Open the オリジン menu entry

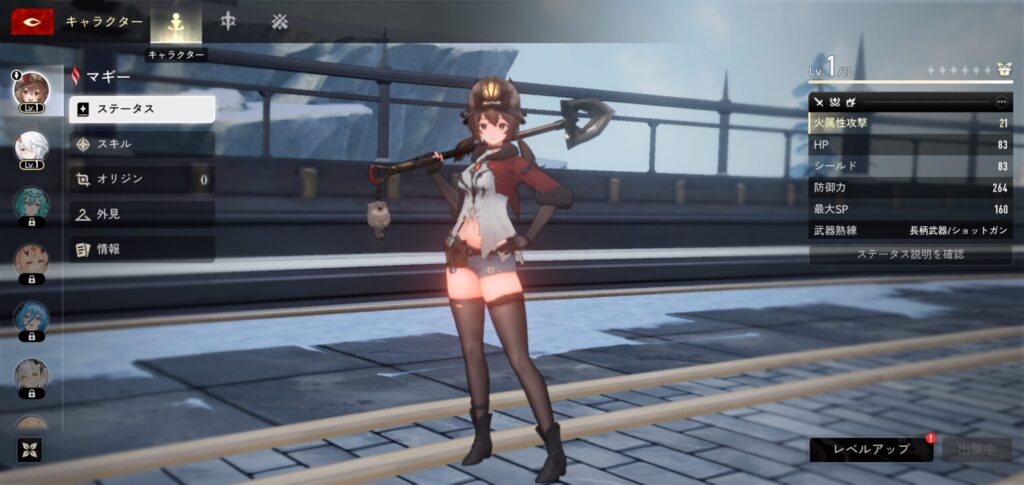pos(142,179)
